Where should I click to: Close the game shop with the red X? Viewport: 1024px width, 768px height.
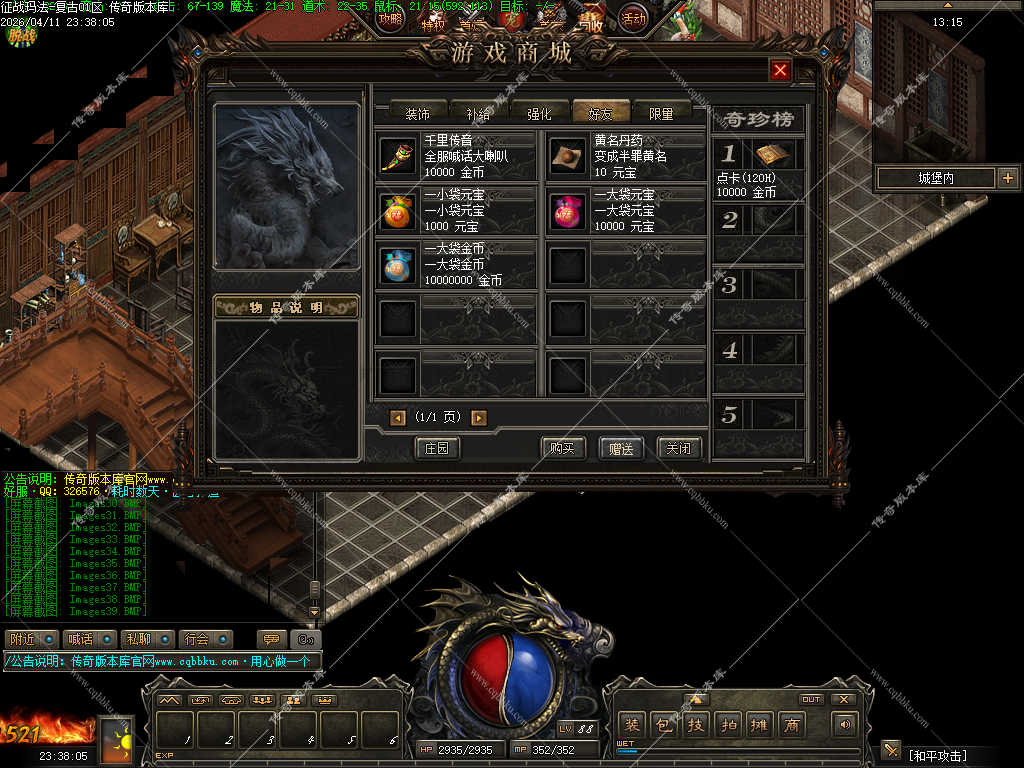tap(781, 70)
